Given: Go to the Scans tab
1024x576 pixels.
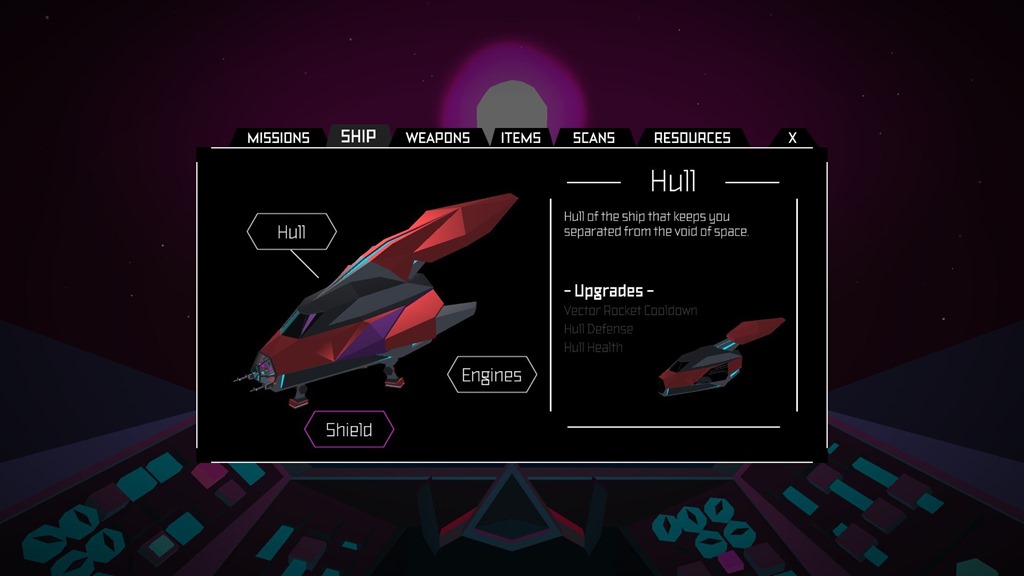Looking at the screenshot, I should click(593, 138).
